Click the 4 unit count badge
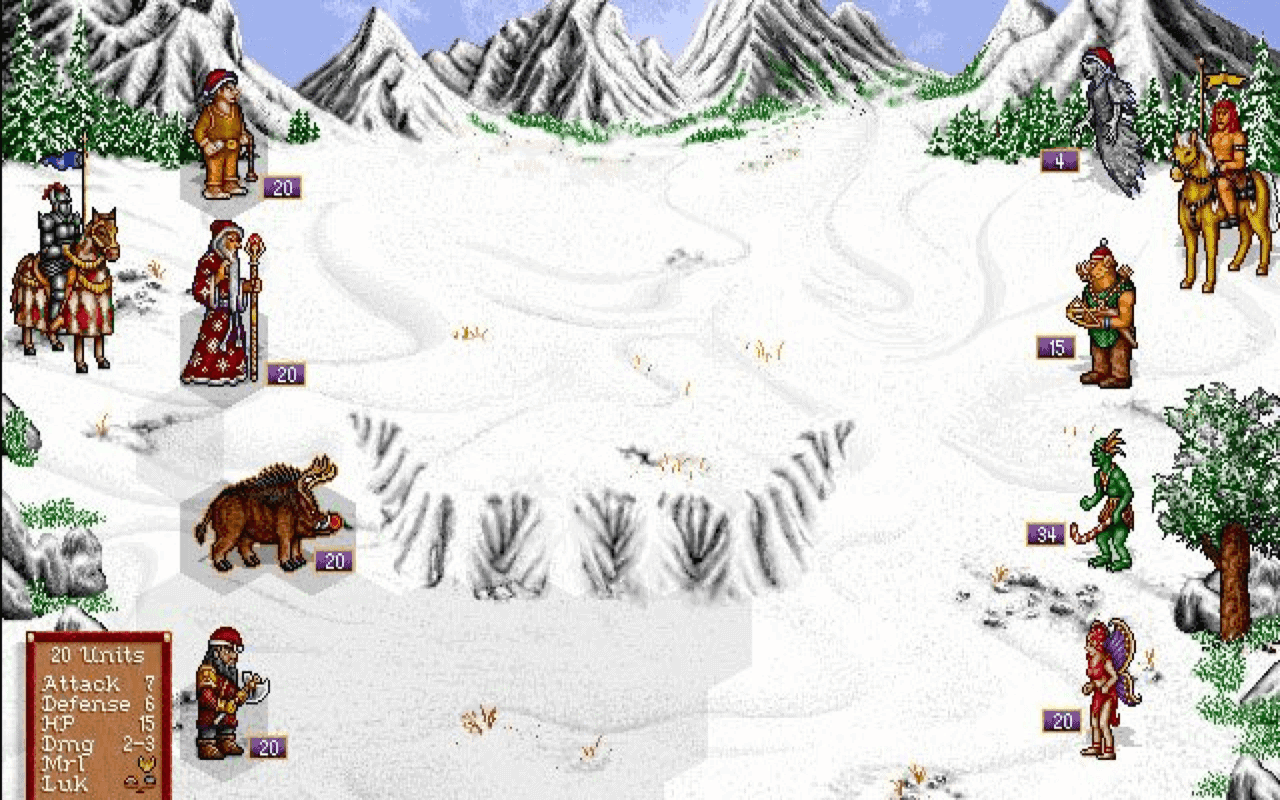This screenshot has height=800, width=1280. [1059, 159]
